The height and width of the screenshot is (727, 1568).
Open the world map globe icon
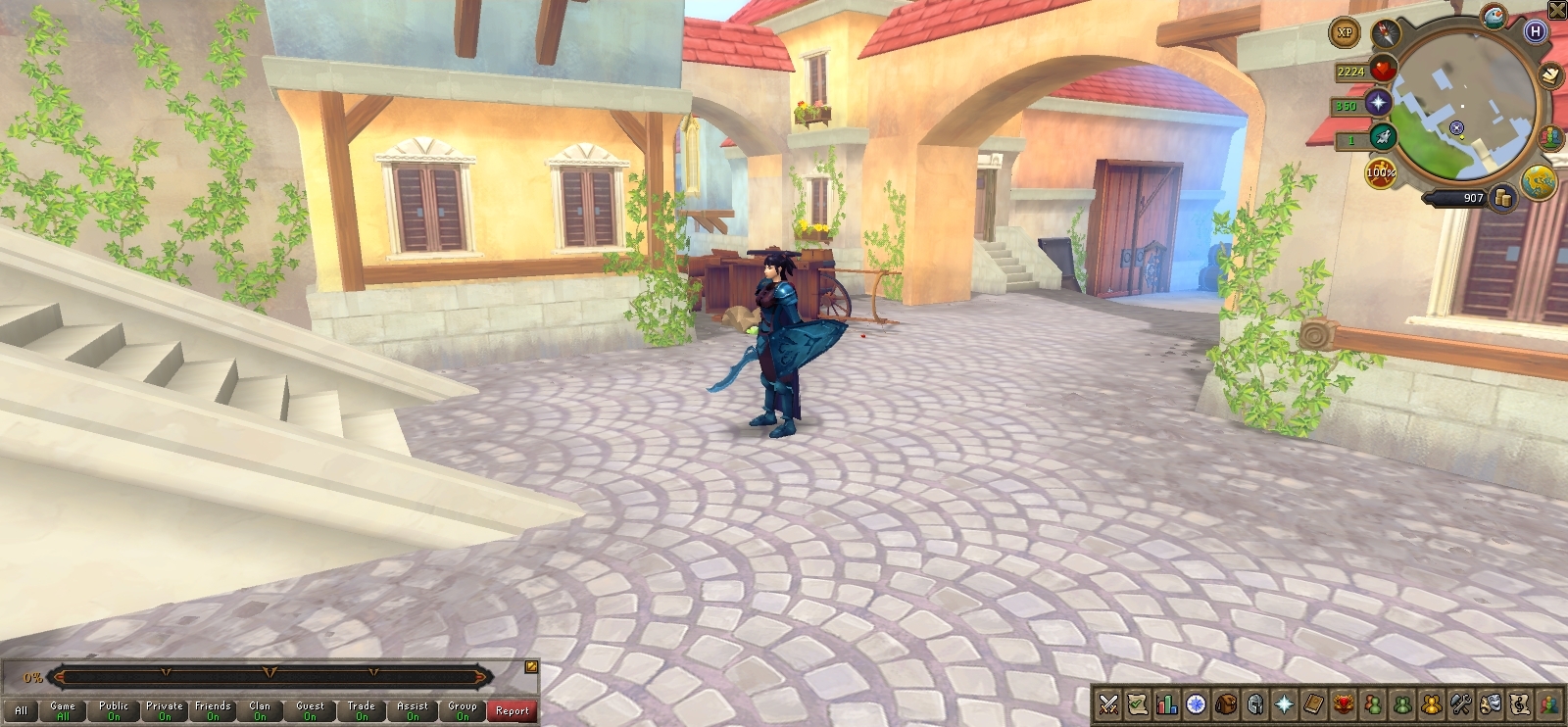pyautogui.click(x=1538, y=182)
